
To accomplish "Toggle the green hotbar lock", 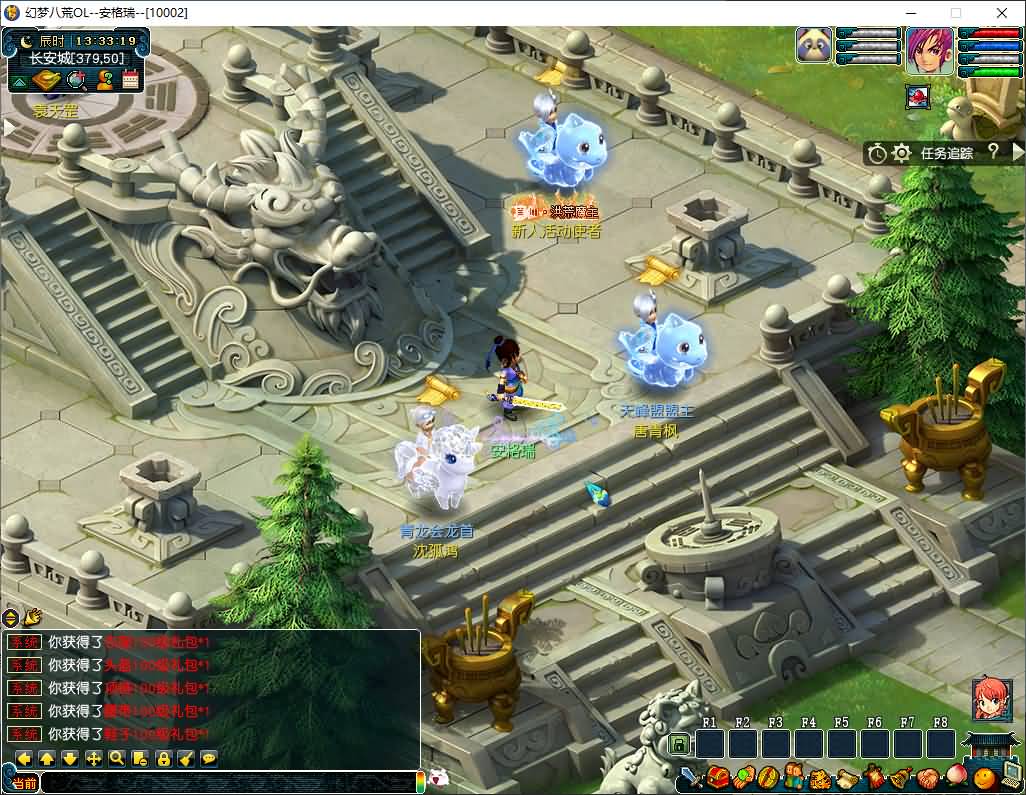I will coord(678,744).
